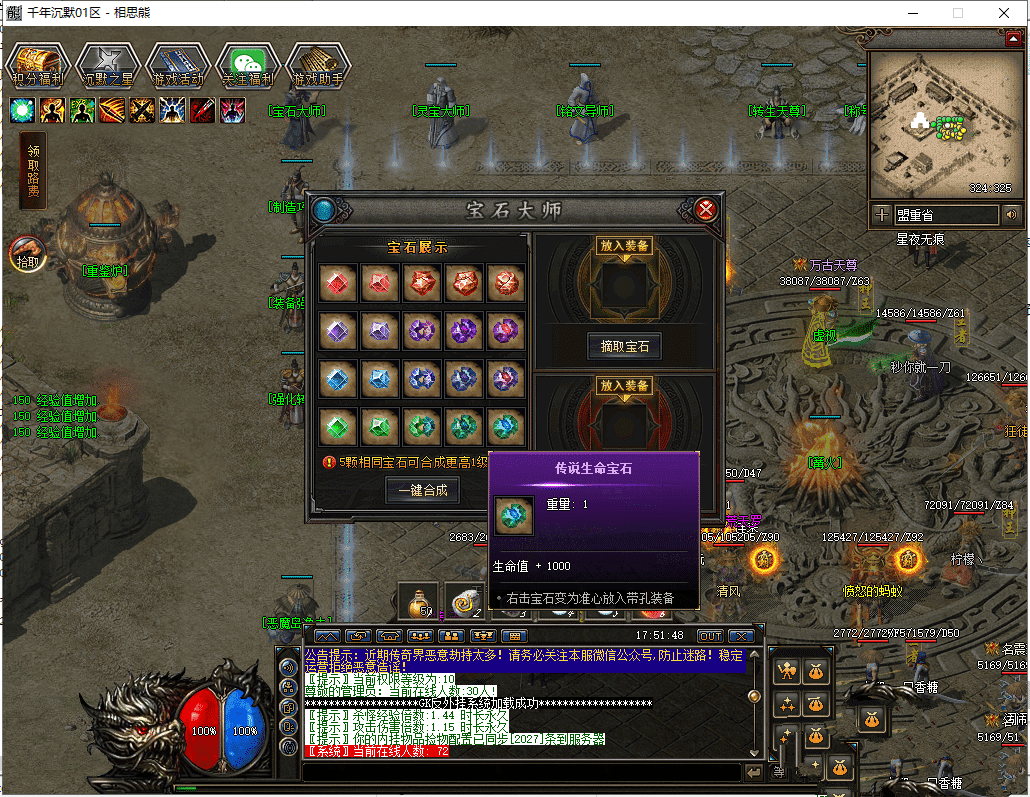
Task: Use the potion bottle hotbar slot
Action: point(420,601)
